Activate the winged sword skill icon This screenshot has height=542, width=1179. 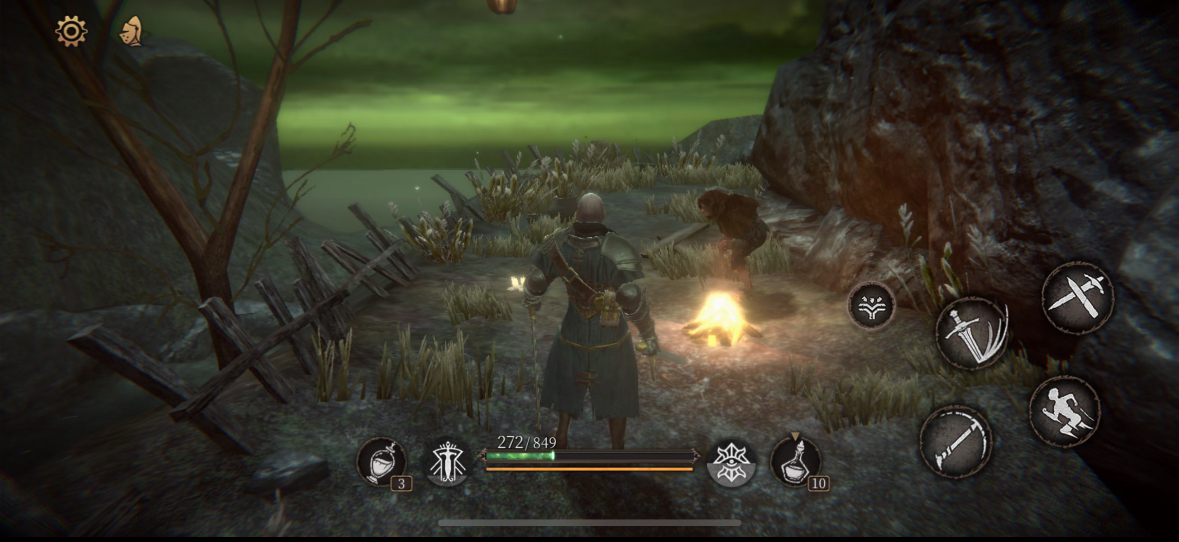447,462
